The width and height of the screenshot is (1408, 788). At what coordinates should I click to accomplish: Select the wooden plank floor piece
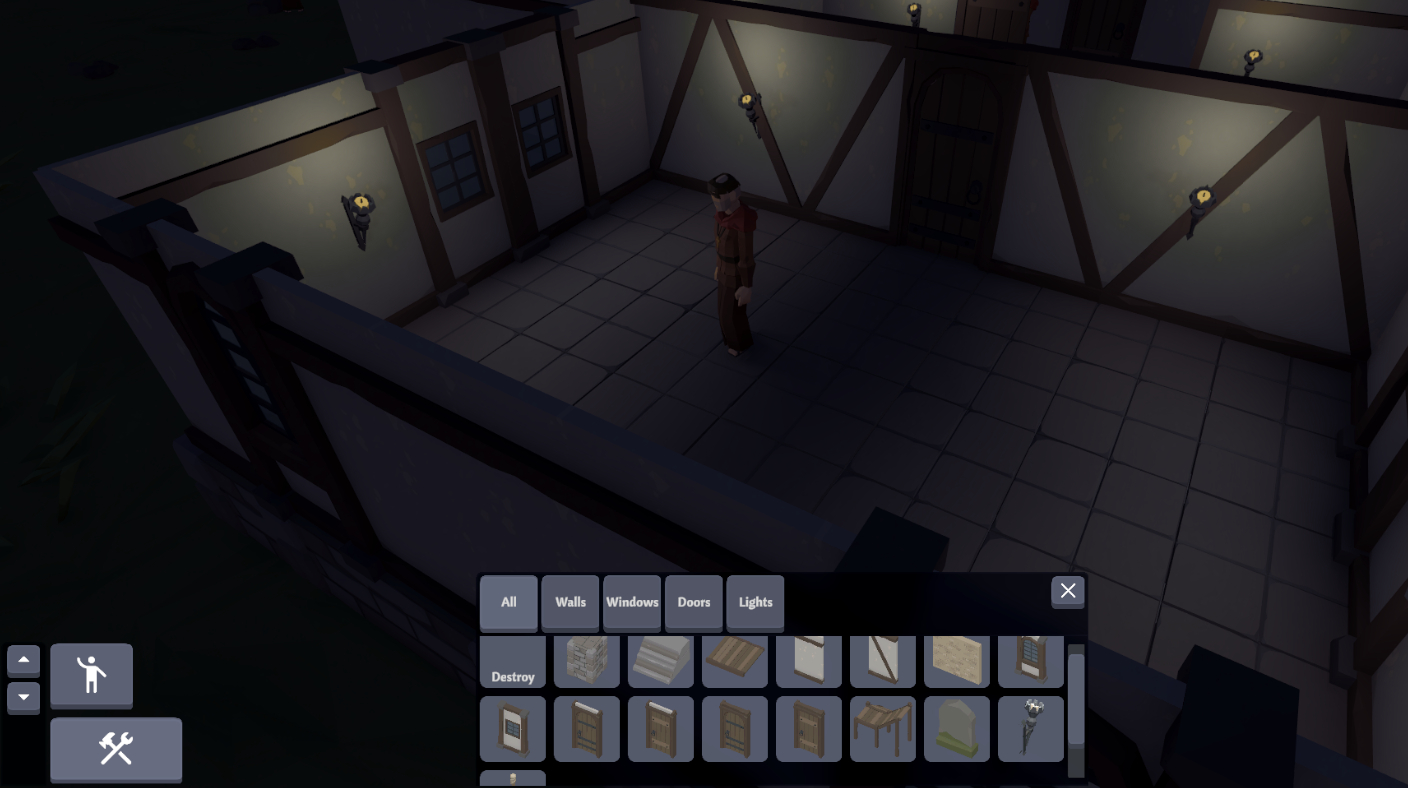[x=735, y=662]
